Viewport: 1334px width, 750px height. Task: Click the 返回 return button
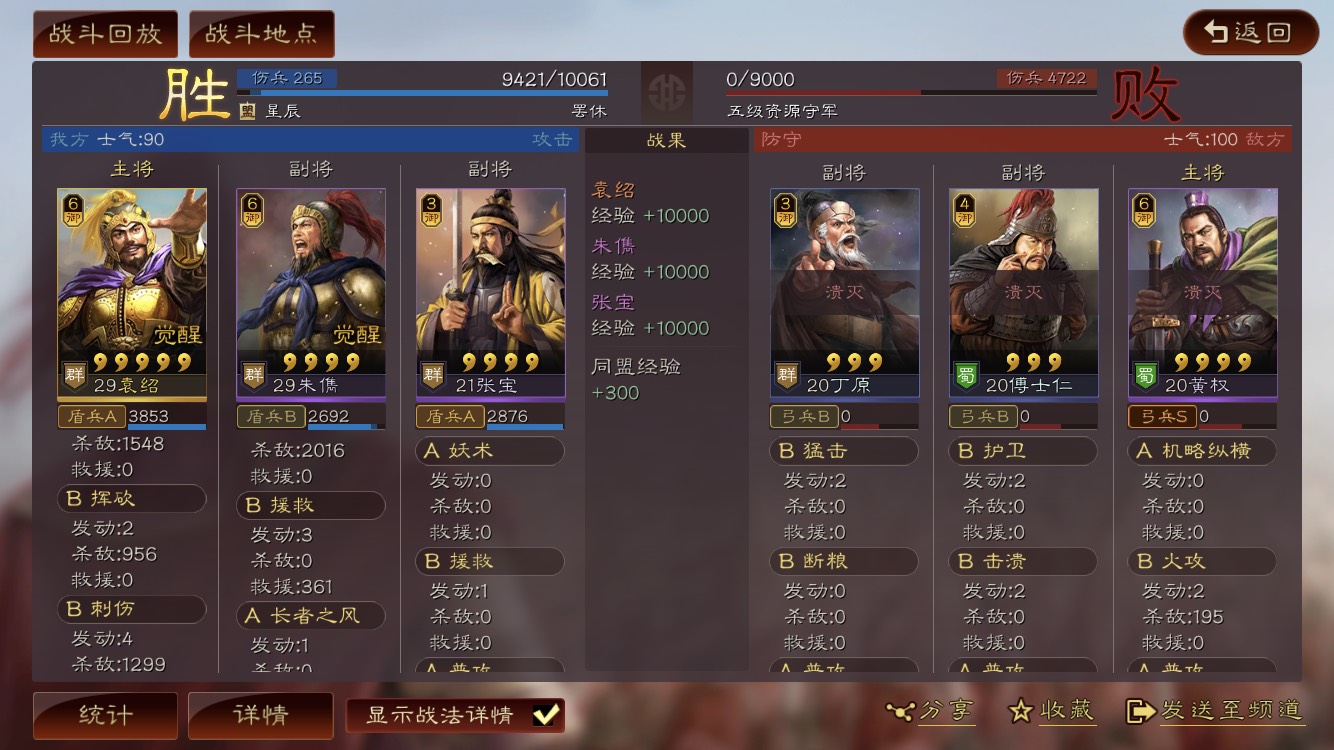[1249, 31]
